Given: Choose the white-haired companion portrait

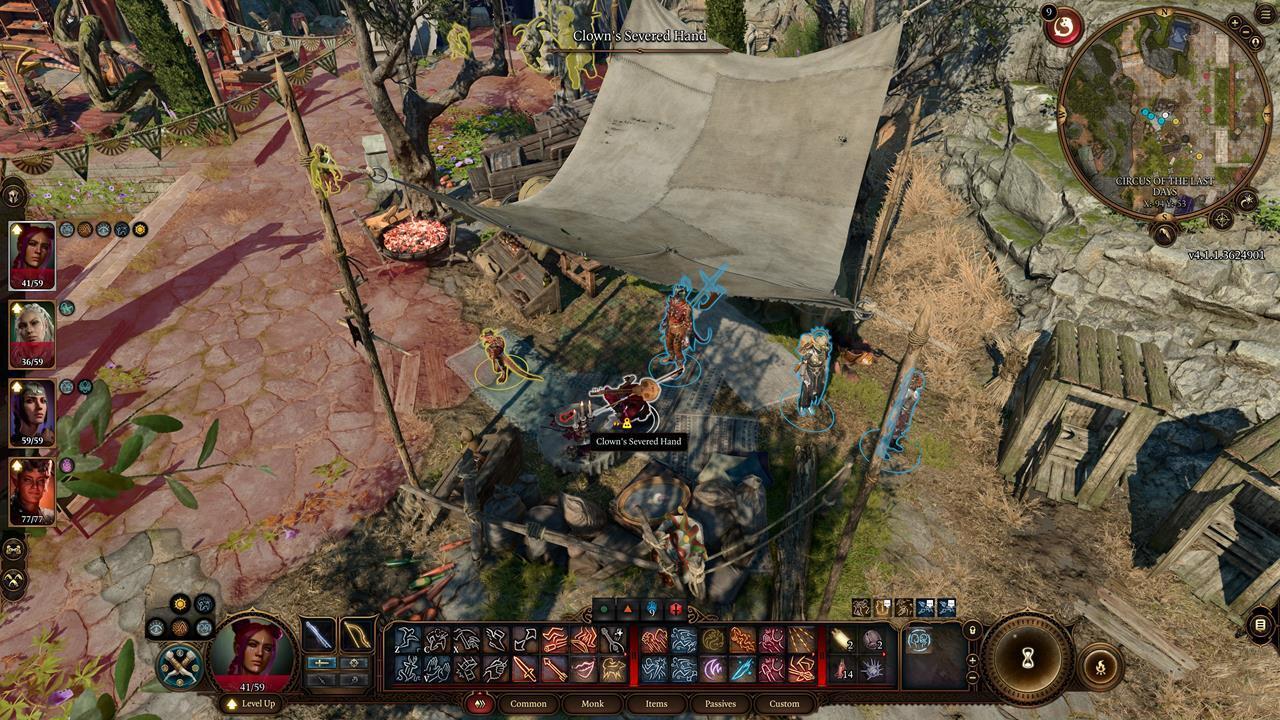Looking at the screenshot, I should click(x=32, y=335).
